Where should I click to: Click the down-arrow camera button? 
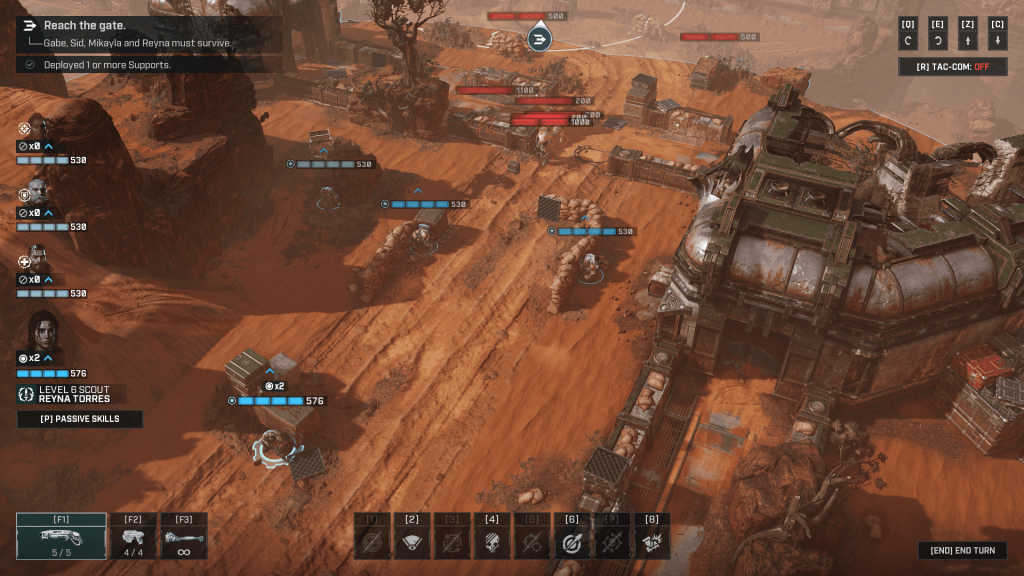tap(997, 41)
